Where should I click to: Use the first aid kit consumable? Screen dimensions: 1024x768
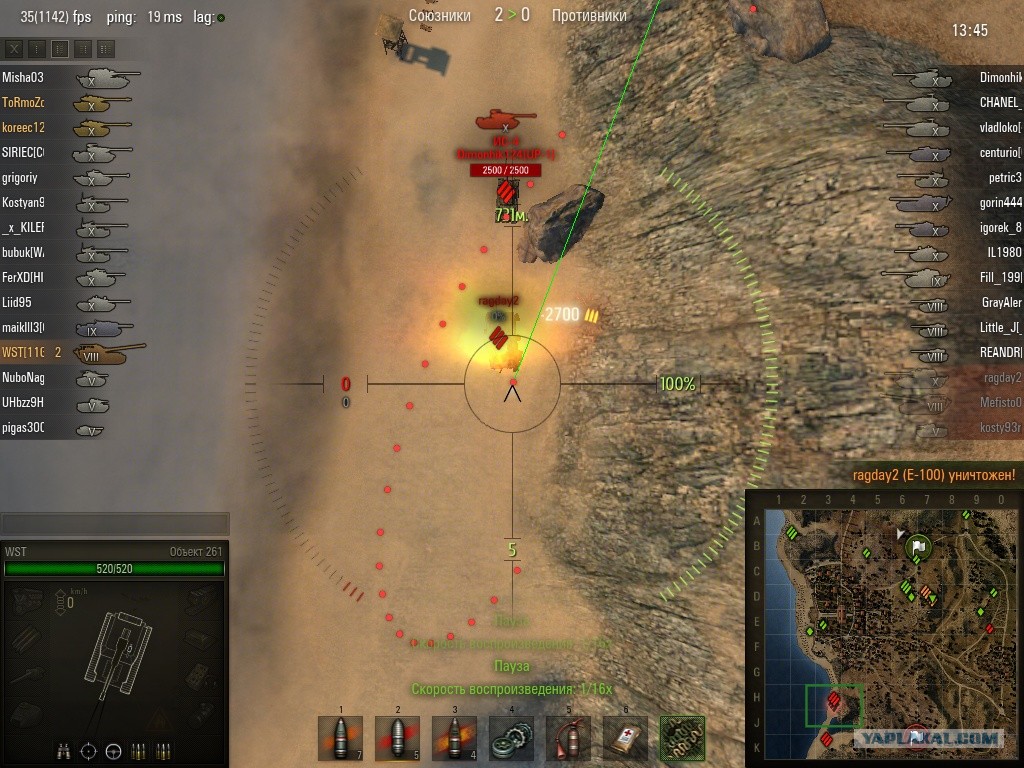[x=625, y=739]
